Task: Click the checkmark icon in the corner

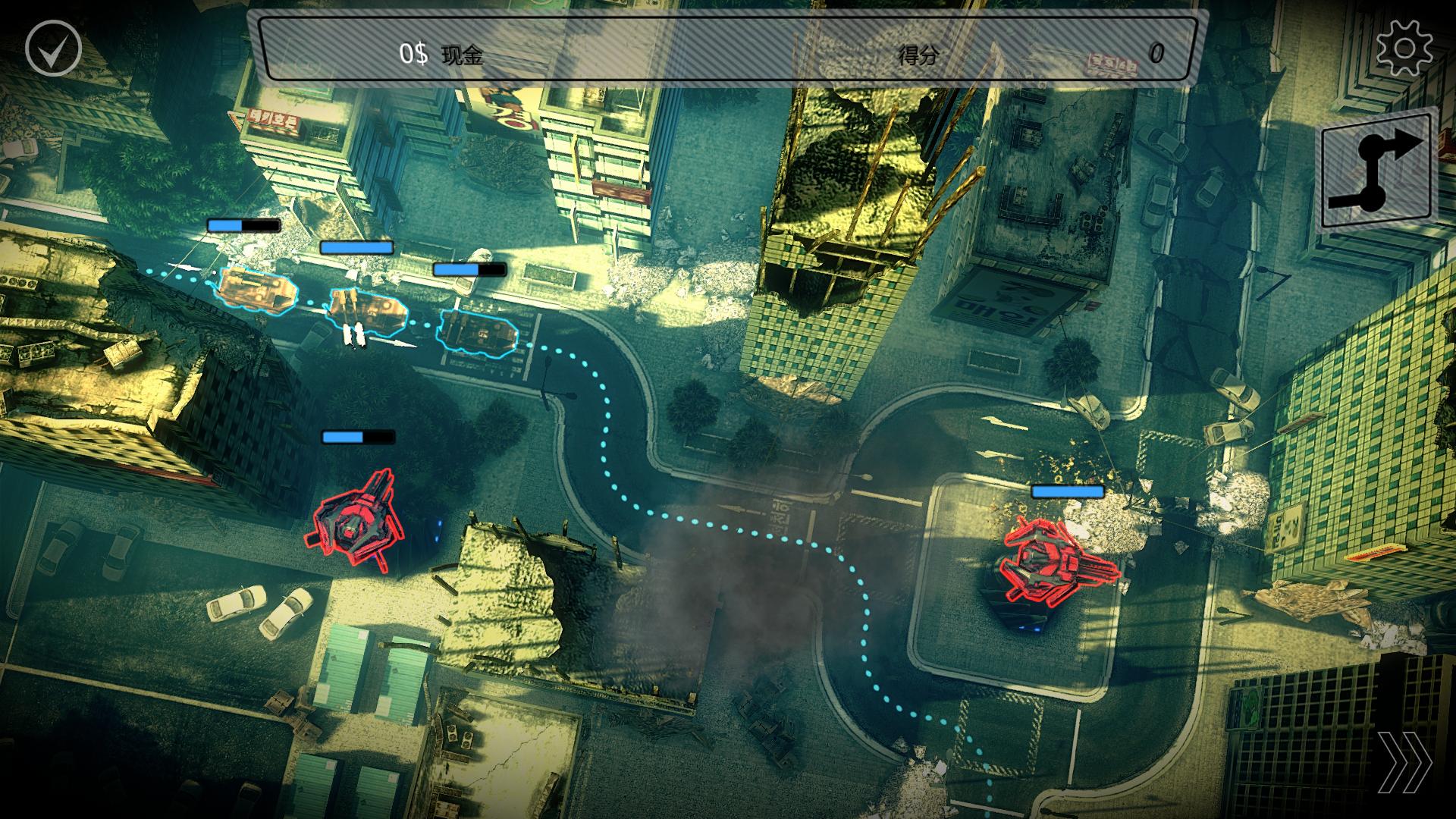Action: click(53, 49)
